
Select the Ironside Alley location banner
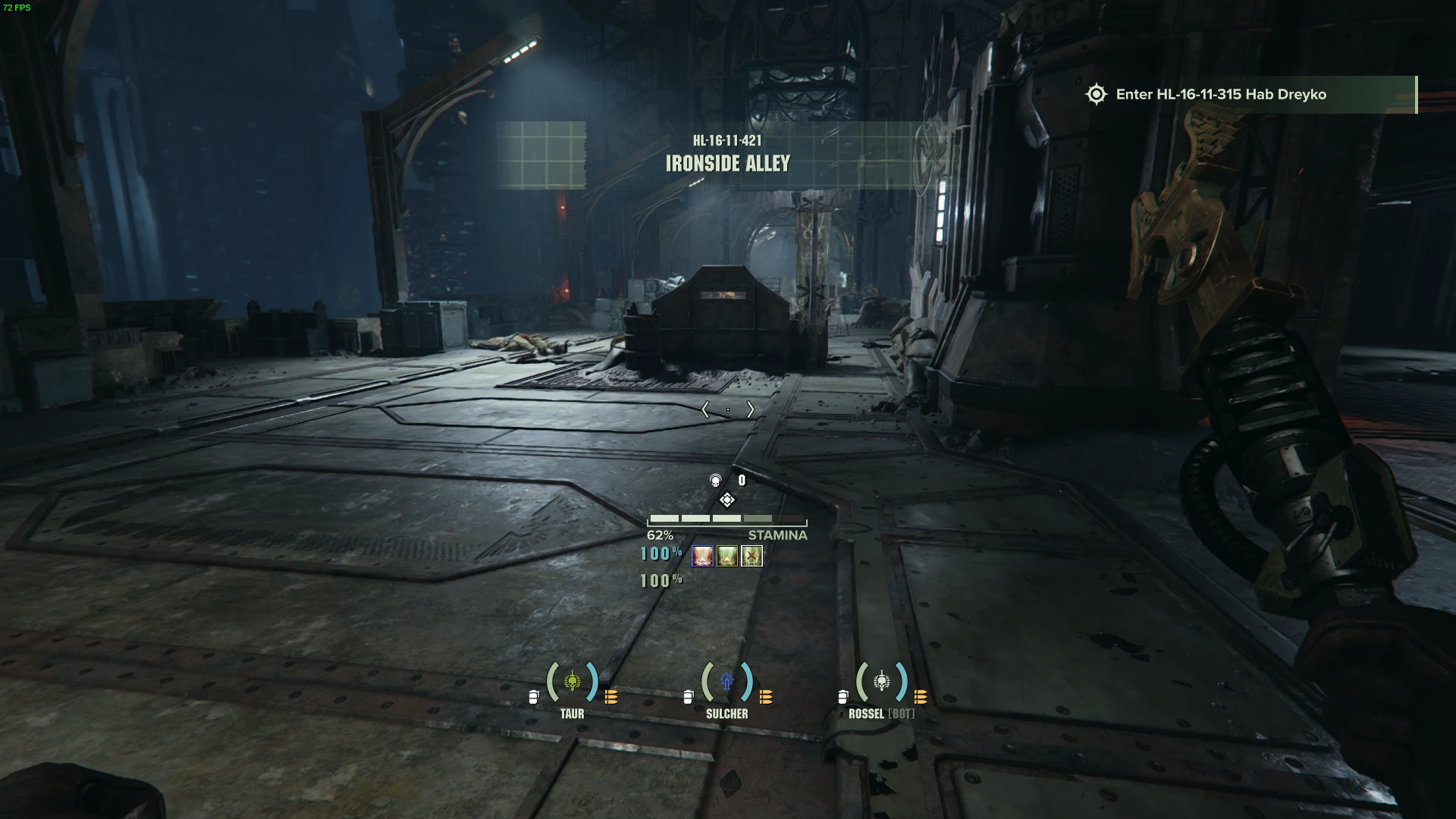tap(727, 155)
